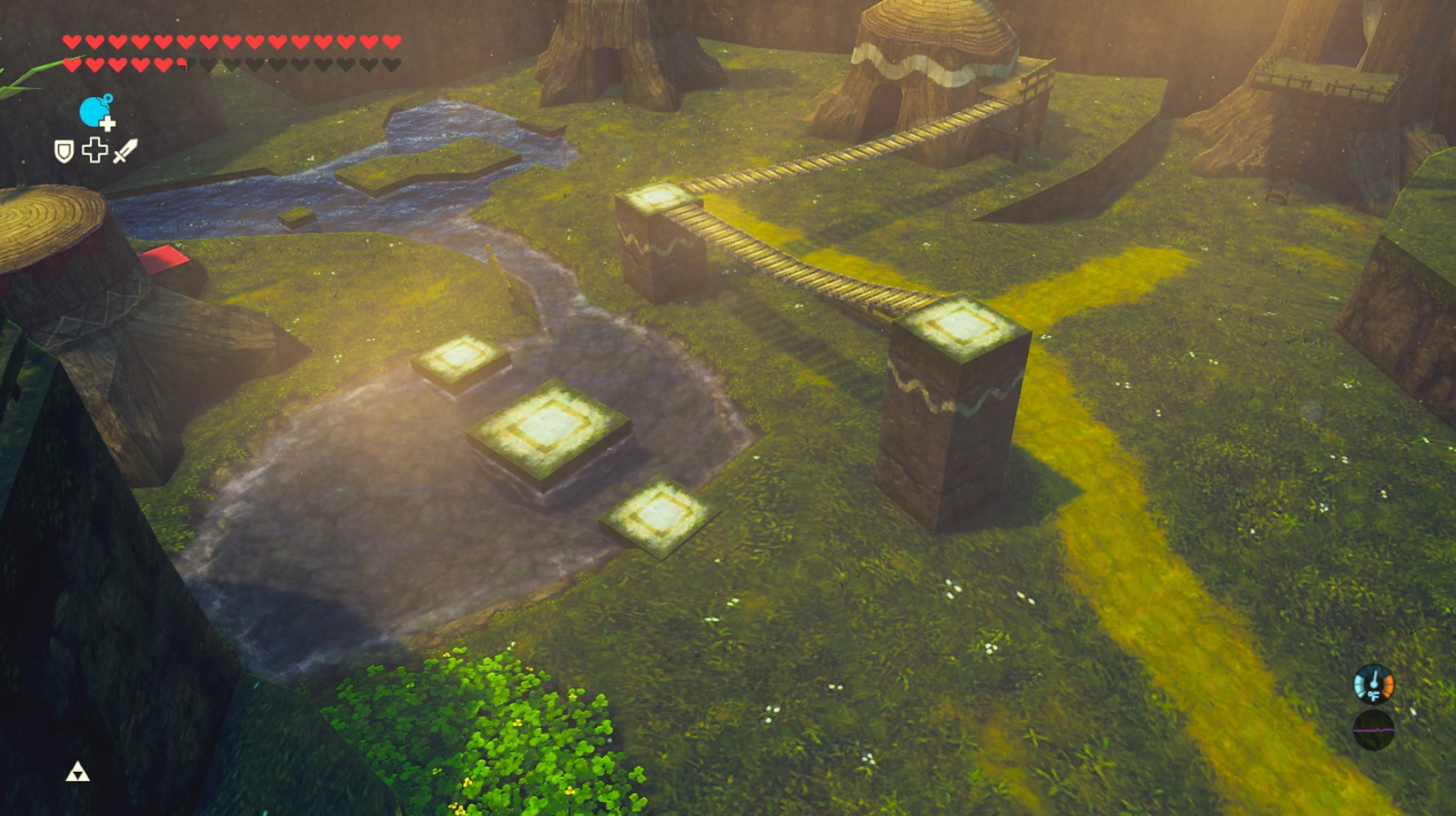The width and height of the screenshot is (1456, 816).
Task: Click the sword attack icon in the HUD
Action: pos(127,151)
